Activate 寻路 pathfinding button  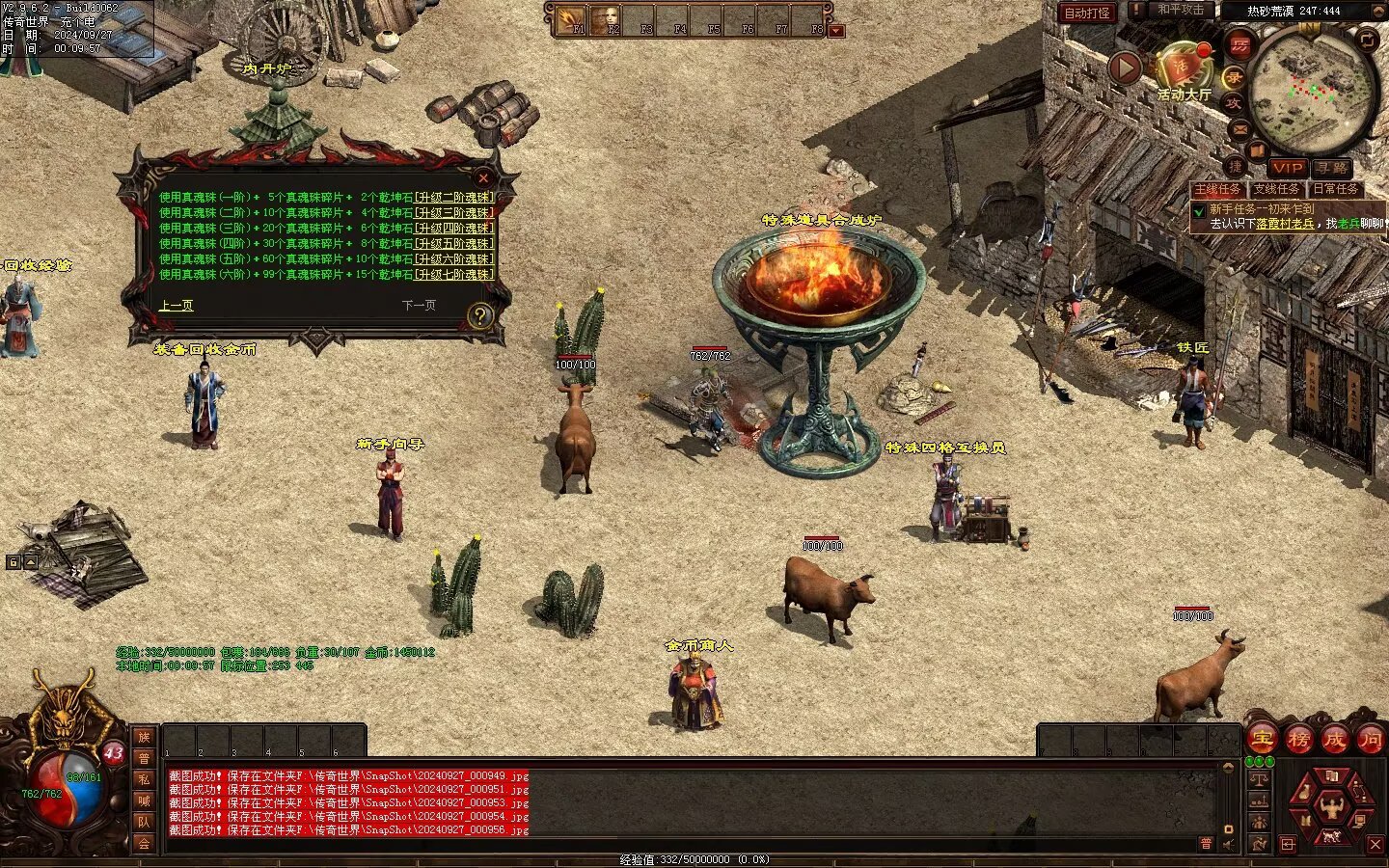coord(1333,168)
